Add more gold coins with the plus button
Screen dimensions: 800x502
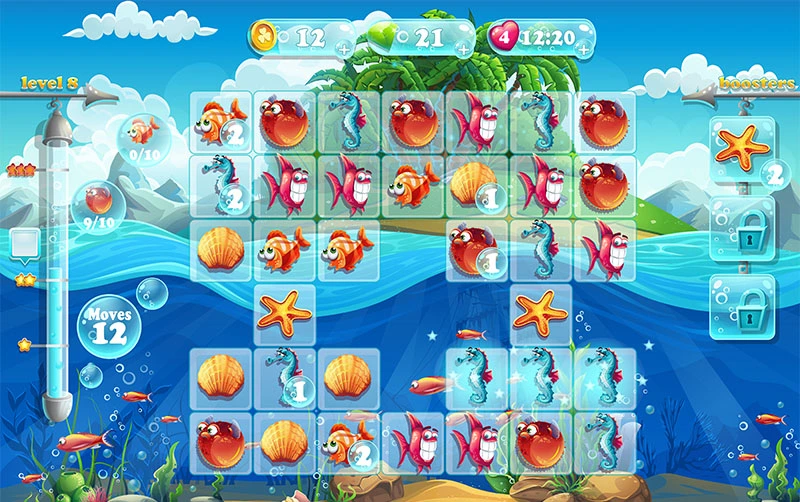coord(345,48)
